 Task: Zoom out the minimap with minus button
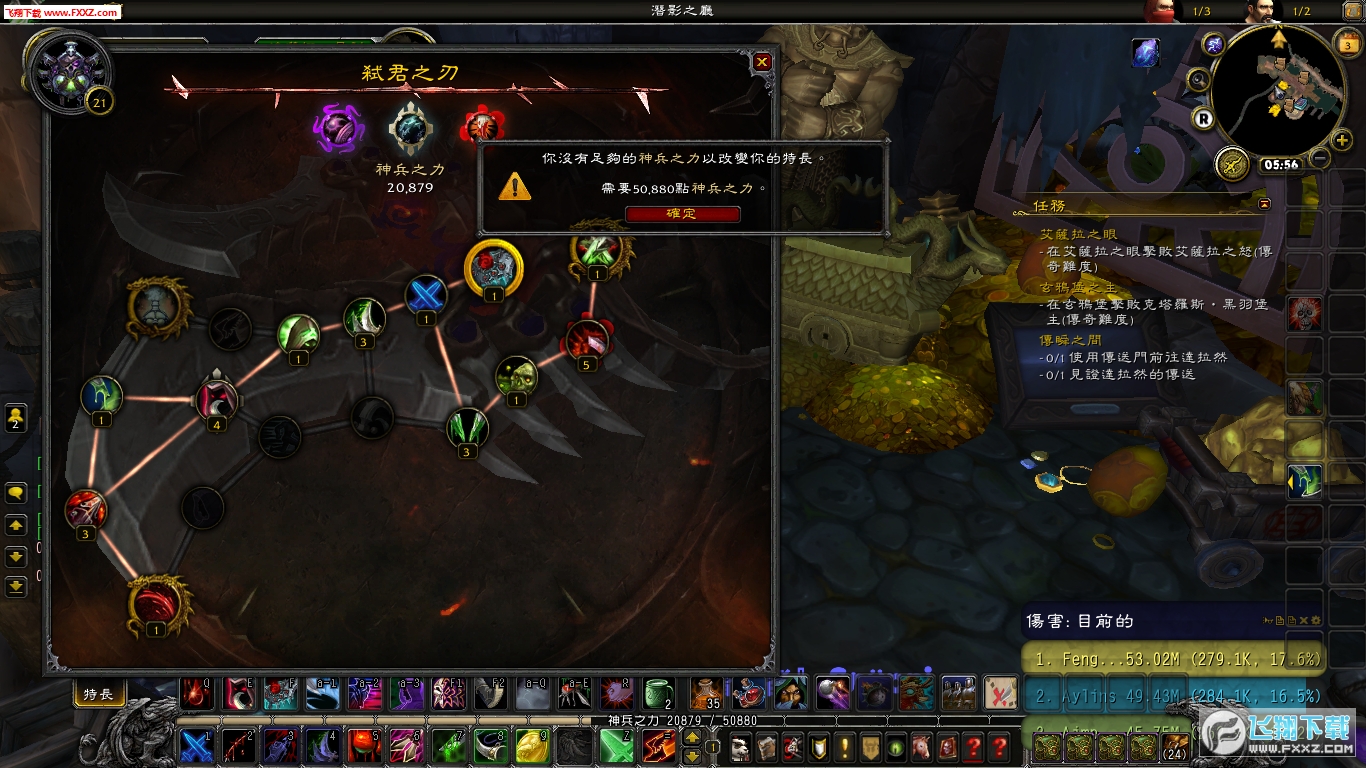(x=1320, y=158)
